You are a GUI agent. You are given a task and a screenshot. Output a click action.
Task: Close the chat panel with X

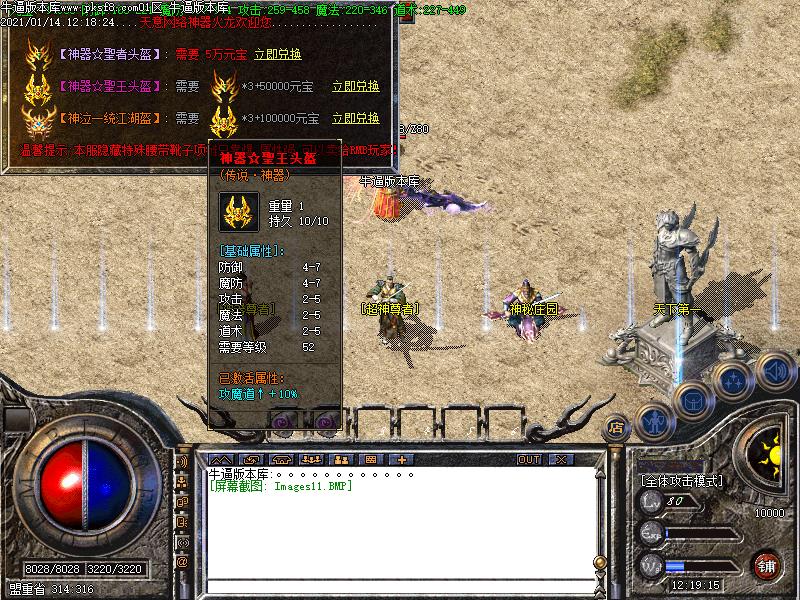pyautogui.click(x=561, y=459)
